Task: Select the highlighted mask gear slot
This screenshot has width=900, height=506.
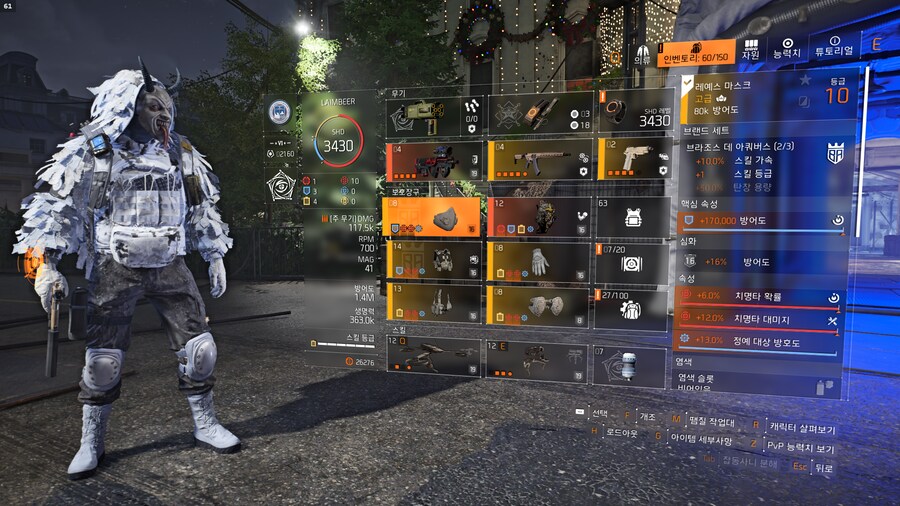Action: tap(435, 216)
